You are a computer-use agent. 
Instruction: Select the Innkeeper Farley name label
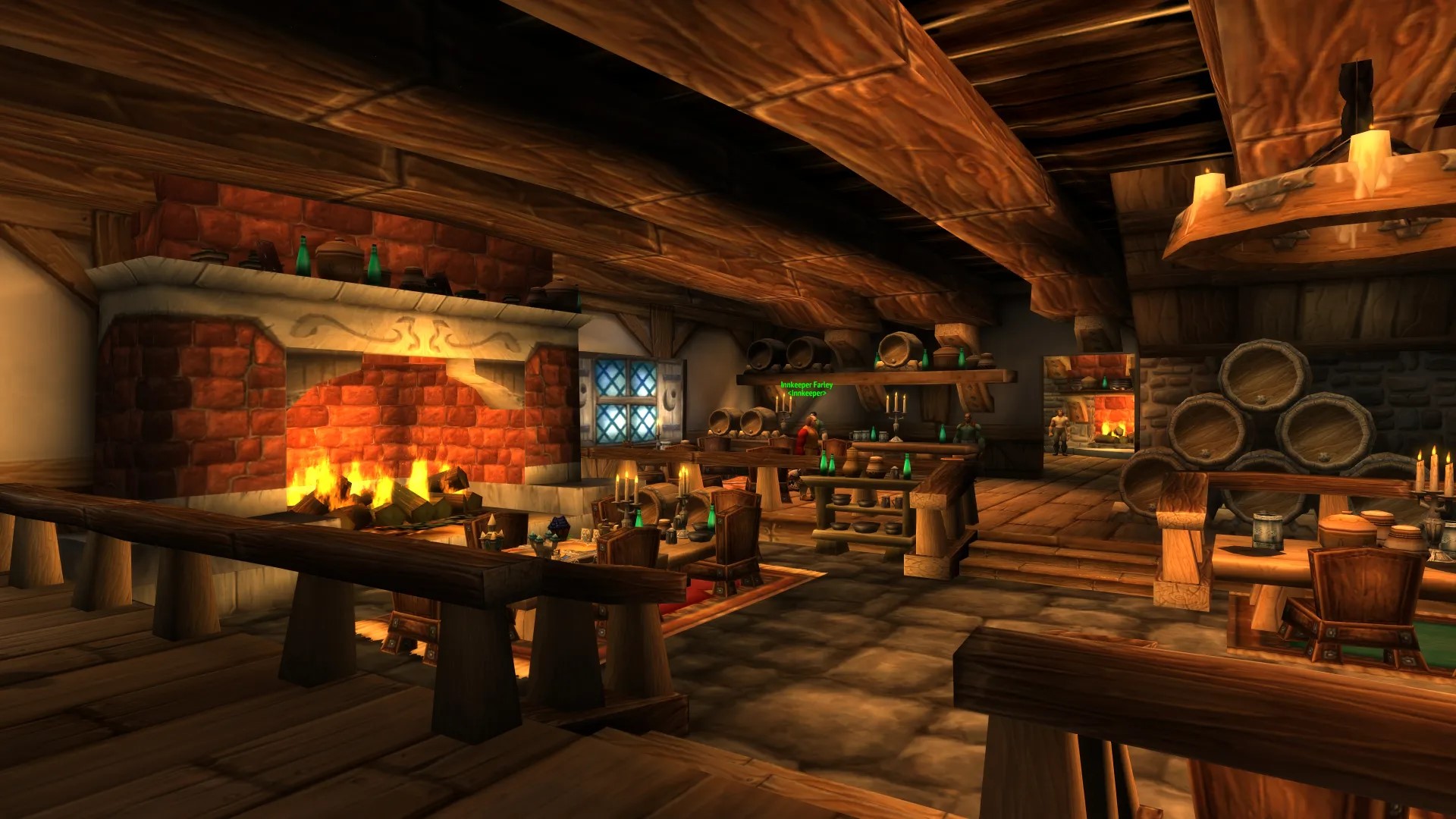point(806,386)
